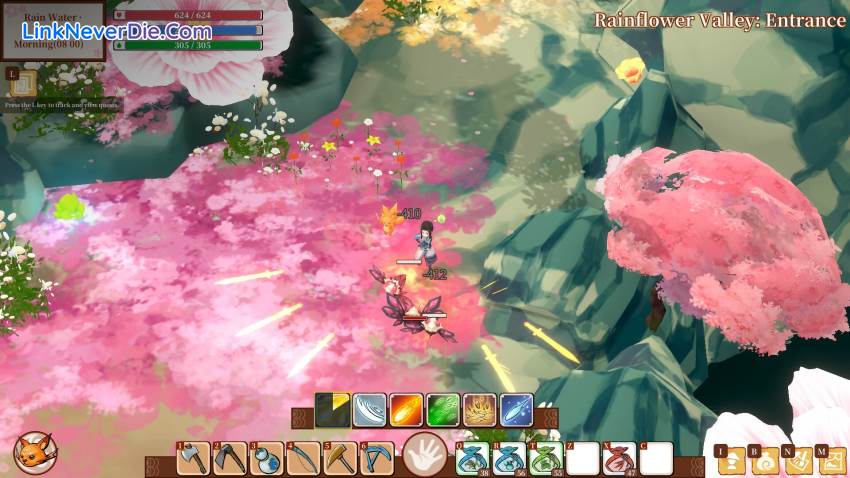The width and height of the screenshot is (850, 478).
Task: Select the axe in hotbar slot 1
Action: click(x=193, y=459)
